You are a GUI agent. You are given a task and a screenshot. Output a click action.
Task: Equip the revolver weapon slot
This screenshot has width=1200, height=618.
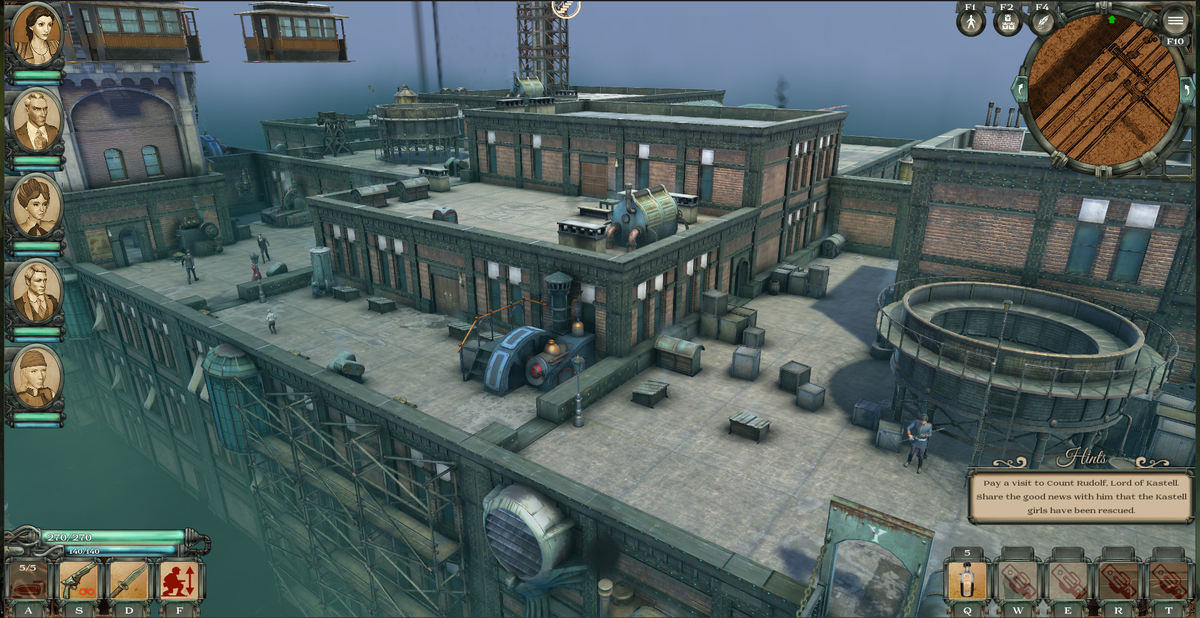point(78,580)
